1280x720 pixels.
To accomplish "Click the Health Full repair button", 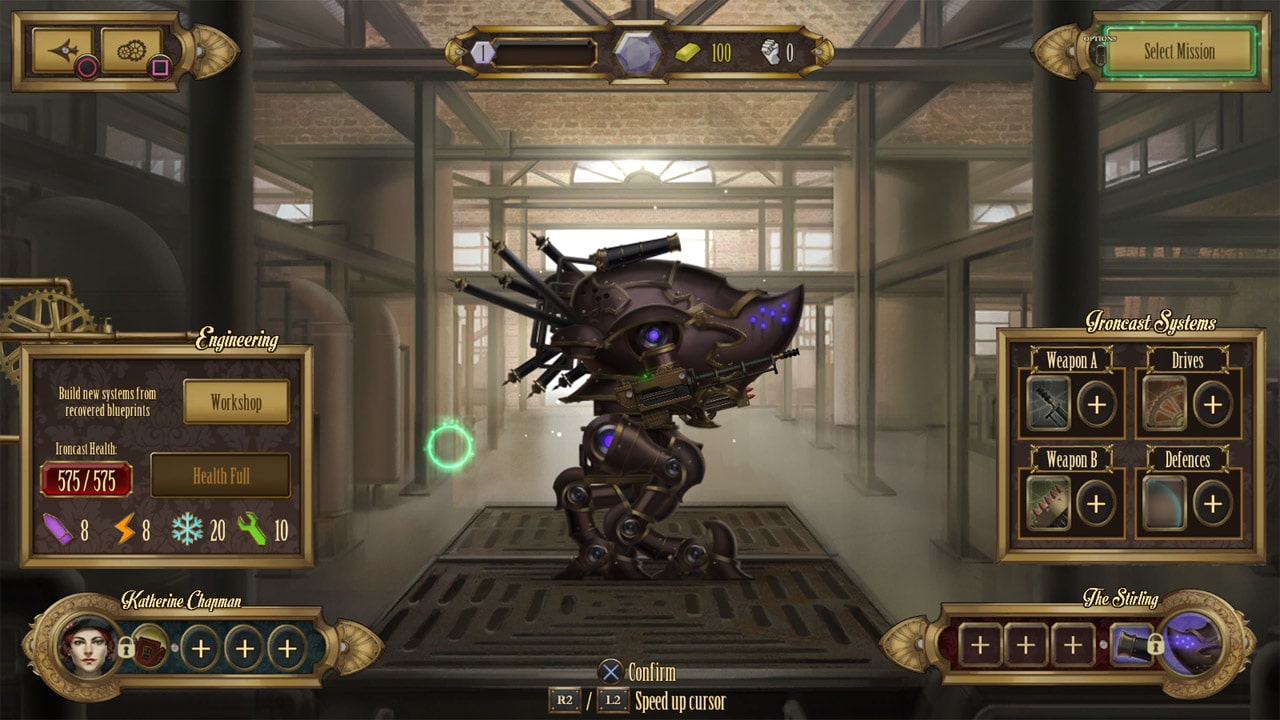I will (220, 476).
